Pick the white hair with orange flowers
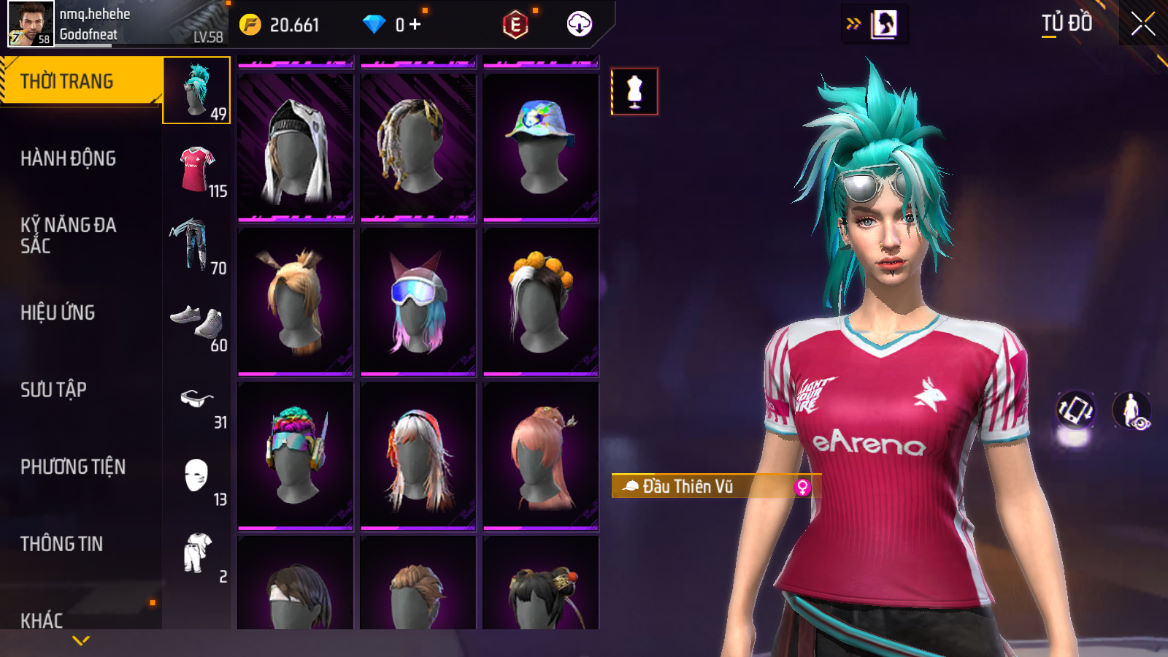The height and width of the screenshot is (657, 1168). tap(540, 300)
